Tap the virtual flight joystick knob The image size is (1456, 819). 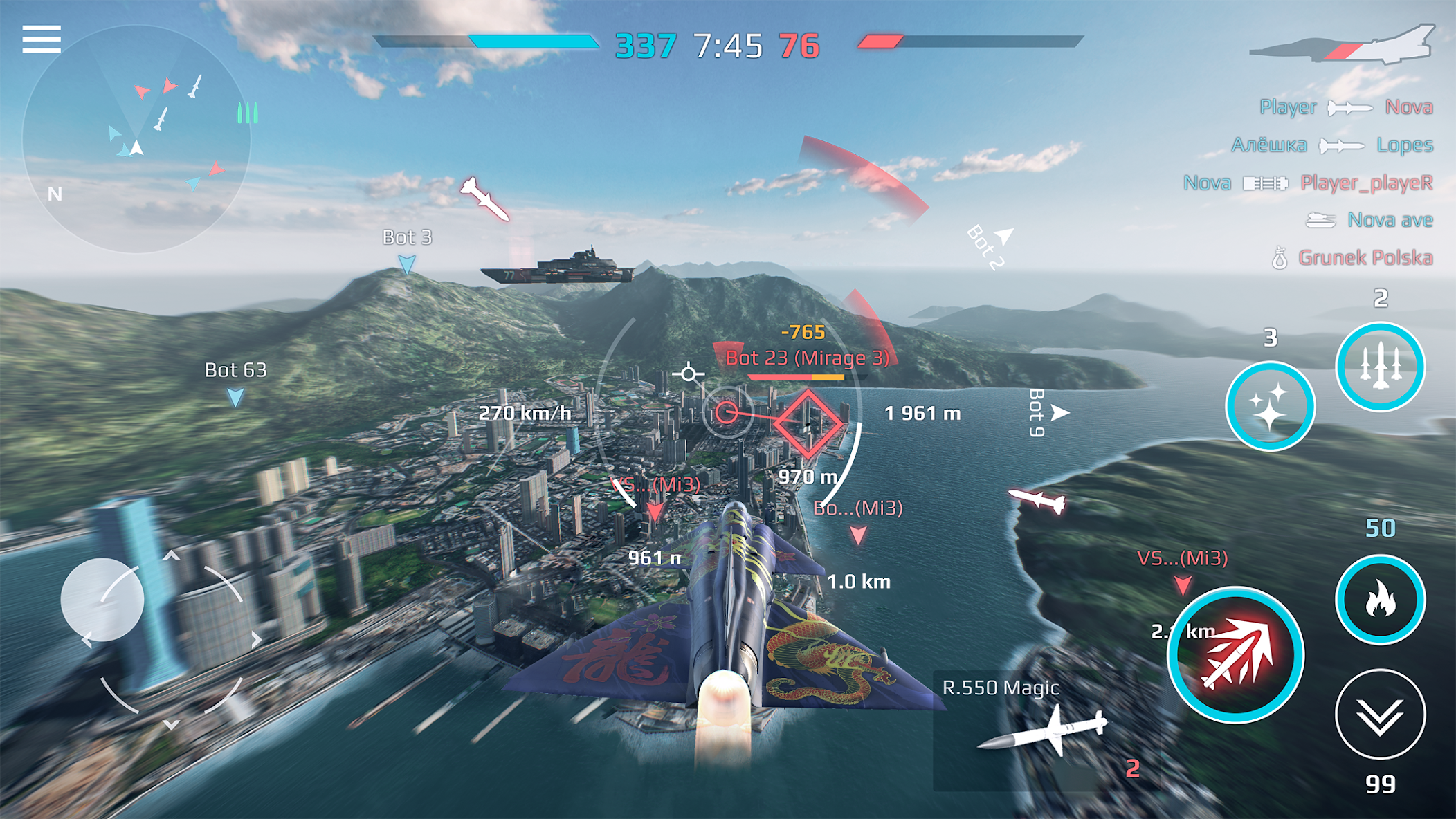coord(102,599)
